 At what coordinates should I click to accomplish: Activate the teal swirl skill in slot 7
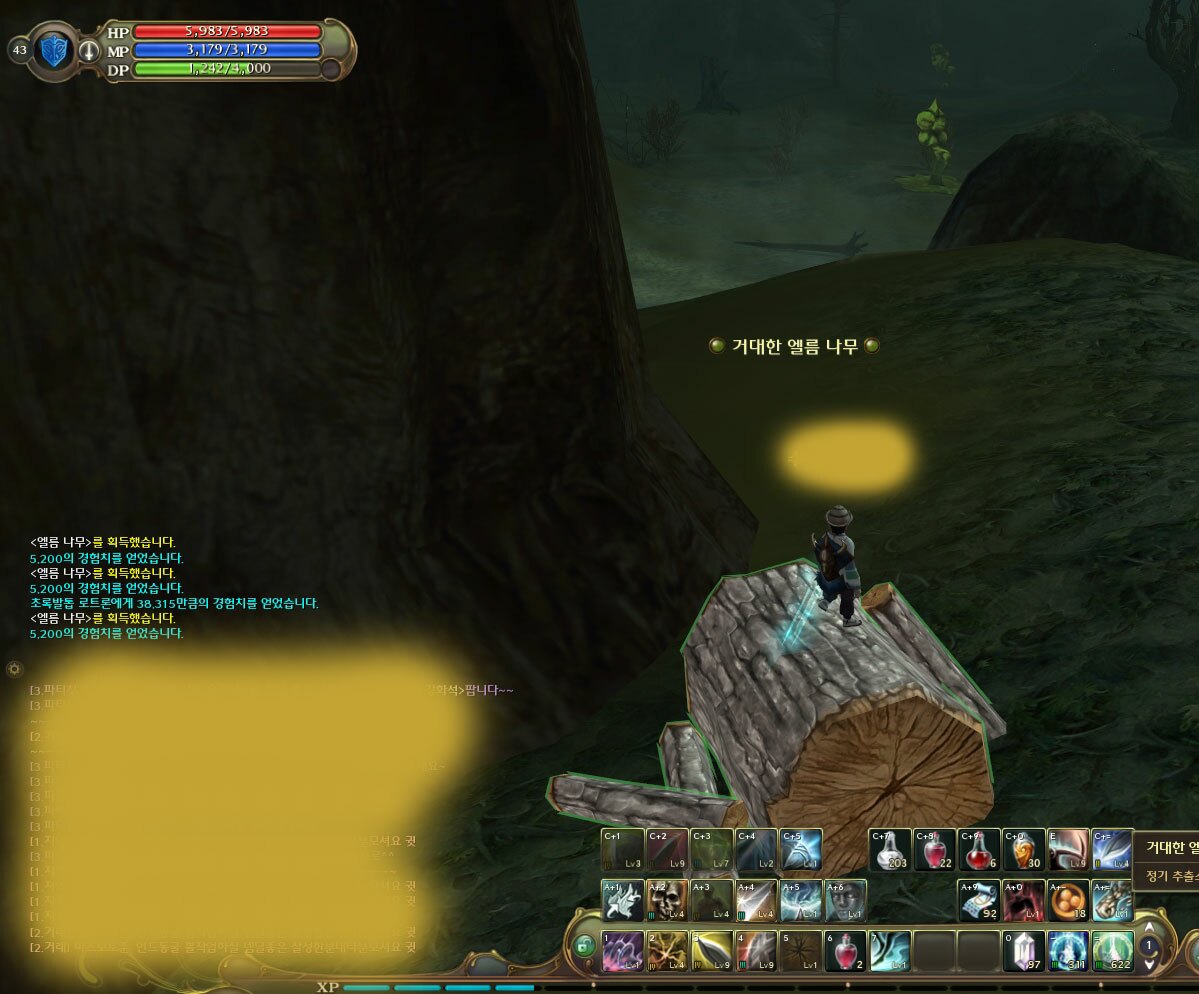tap(889, 952)
